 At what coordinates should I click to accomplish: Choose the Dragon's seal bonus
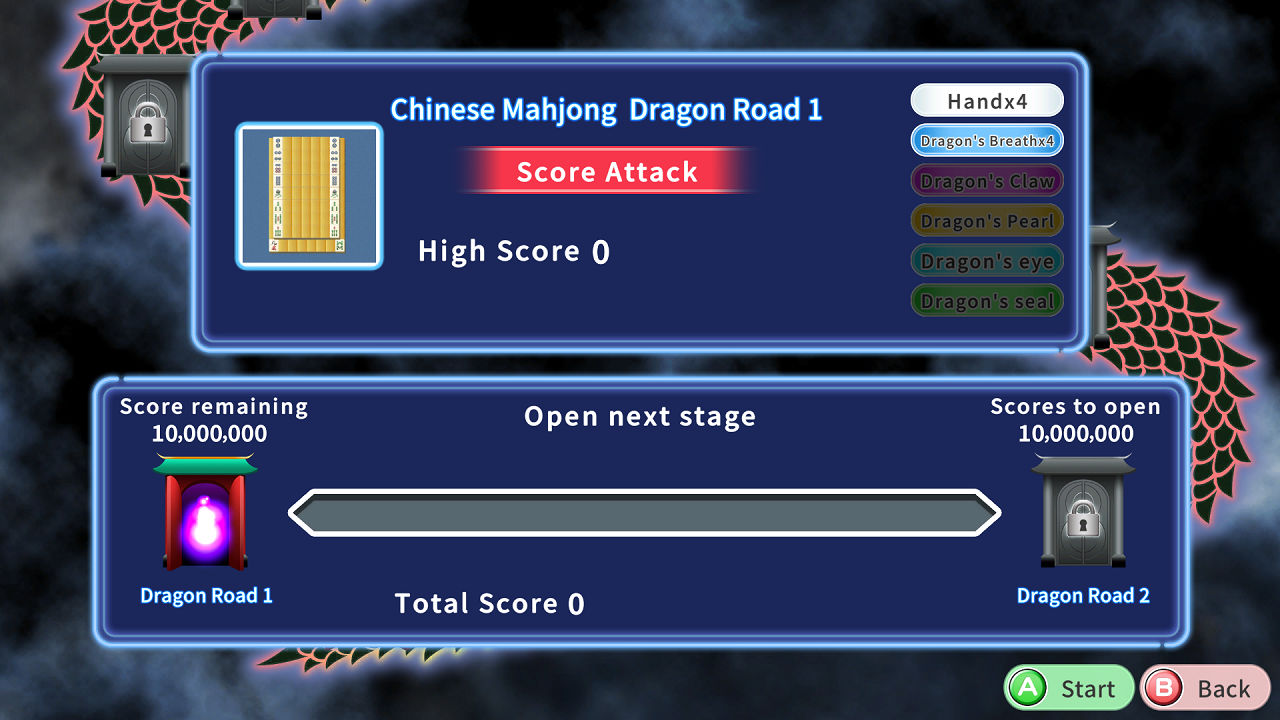tap(986, 300)
